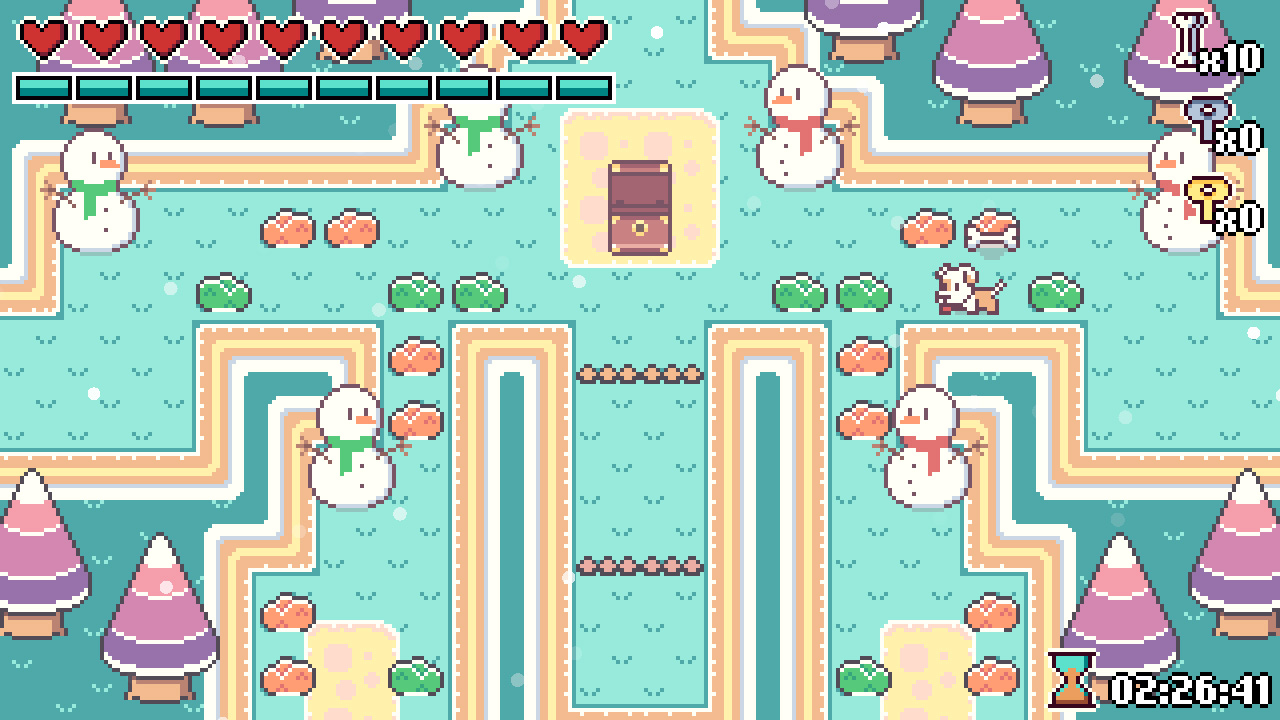Pet the brown-eared dog near the bone
The height and width of the screenshot is (720, 1280).
coord(962,289)
